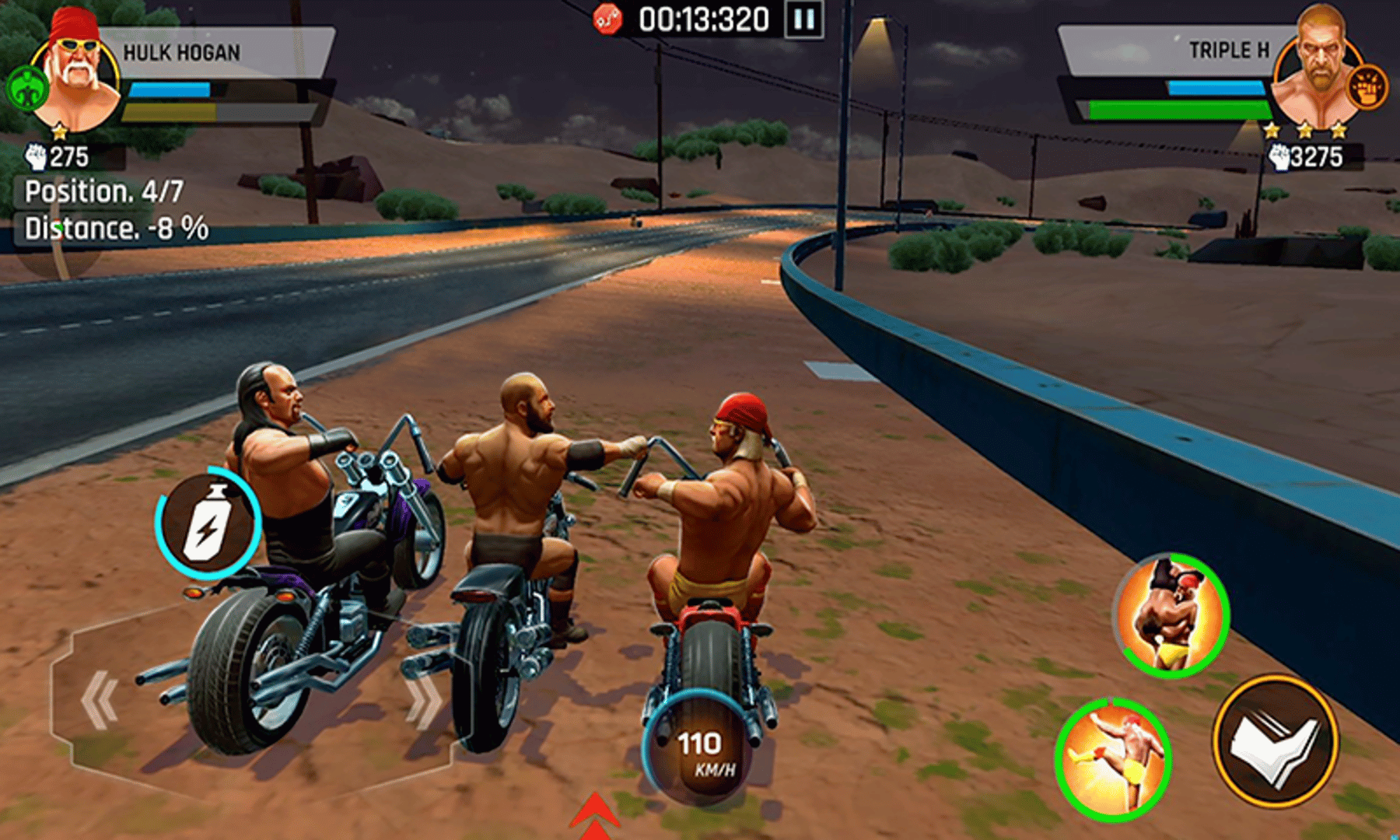Tap the red dice icon beside the timer
Viewport: 1400px width, 840px height.
tap(607, 17)
